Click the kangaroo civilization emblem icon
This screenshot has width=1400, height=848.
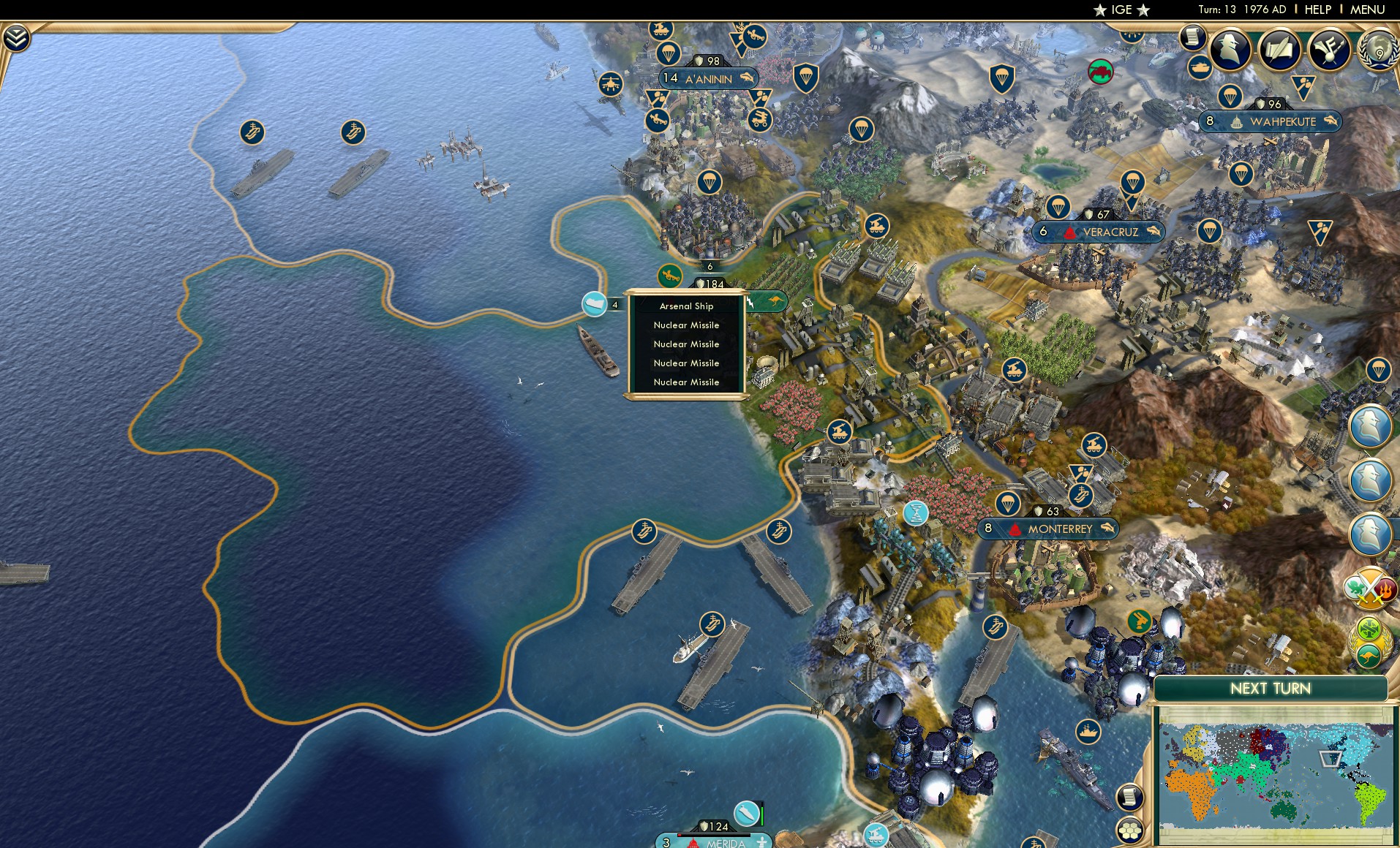(x=1369, y=654)
